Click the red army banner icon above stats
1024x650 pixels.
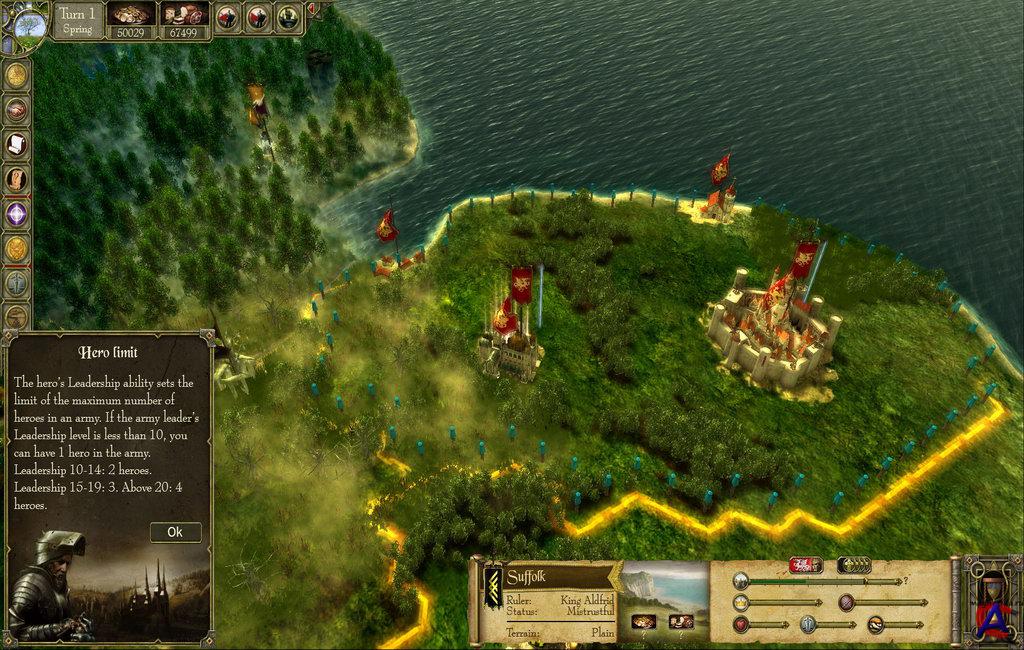[803, 566]
